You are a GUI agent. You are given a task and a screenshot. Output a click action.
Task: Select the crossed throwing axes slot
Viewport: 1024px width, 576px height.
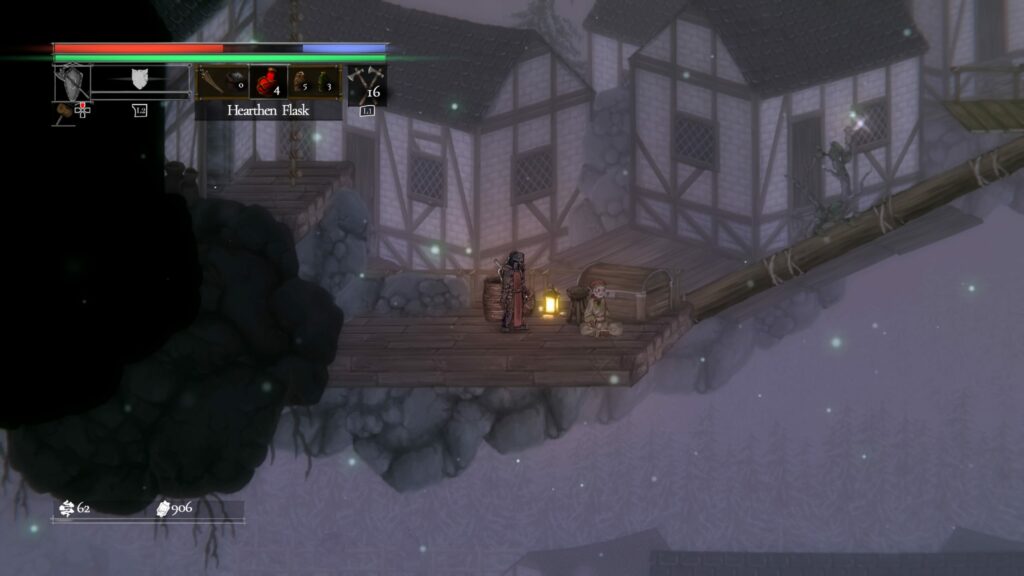(367, 82)
